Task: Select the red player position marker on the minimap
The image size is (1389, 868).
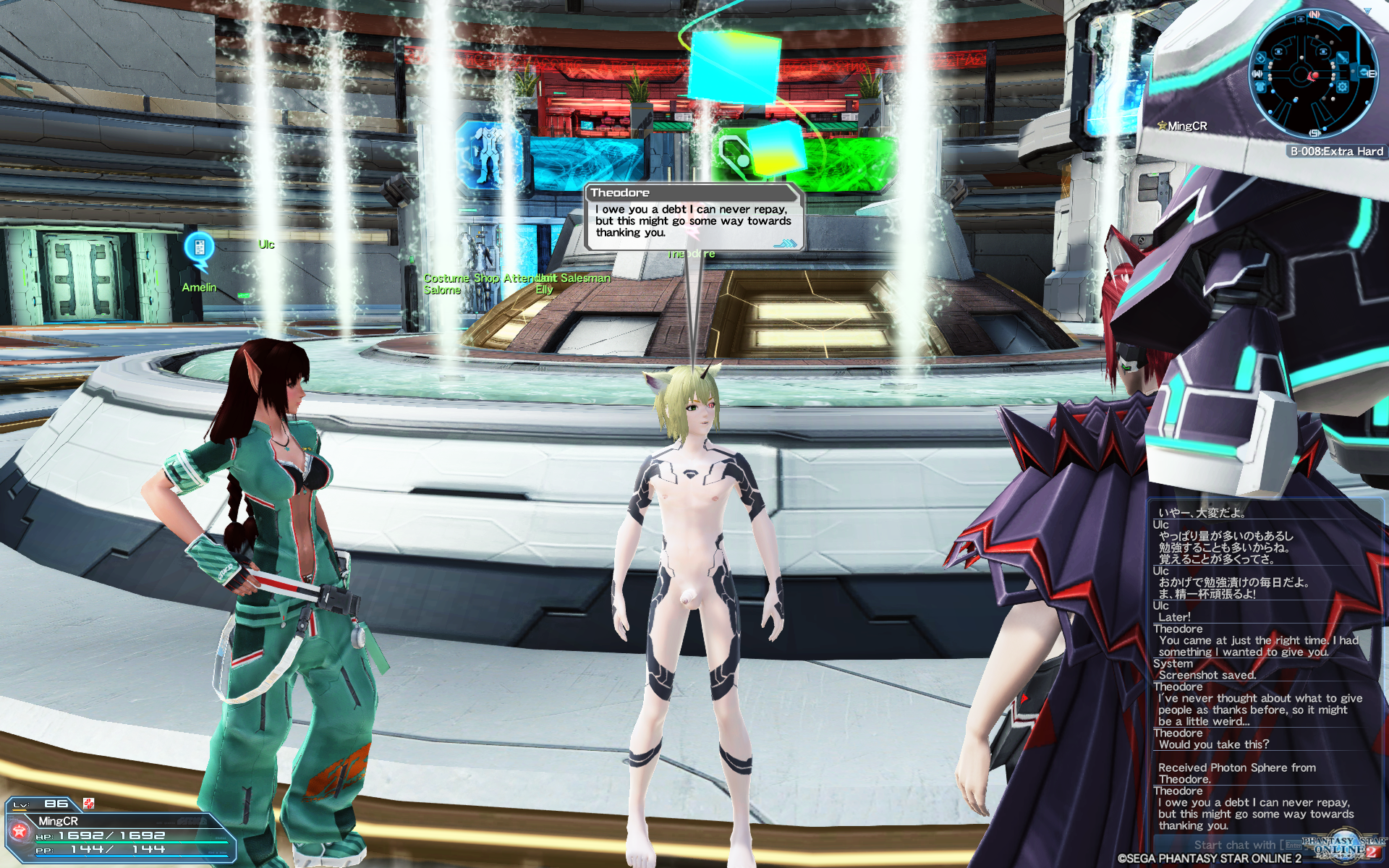Action: coord(1315,75)
